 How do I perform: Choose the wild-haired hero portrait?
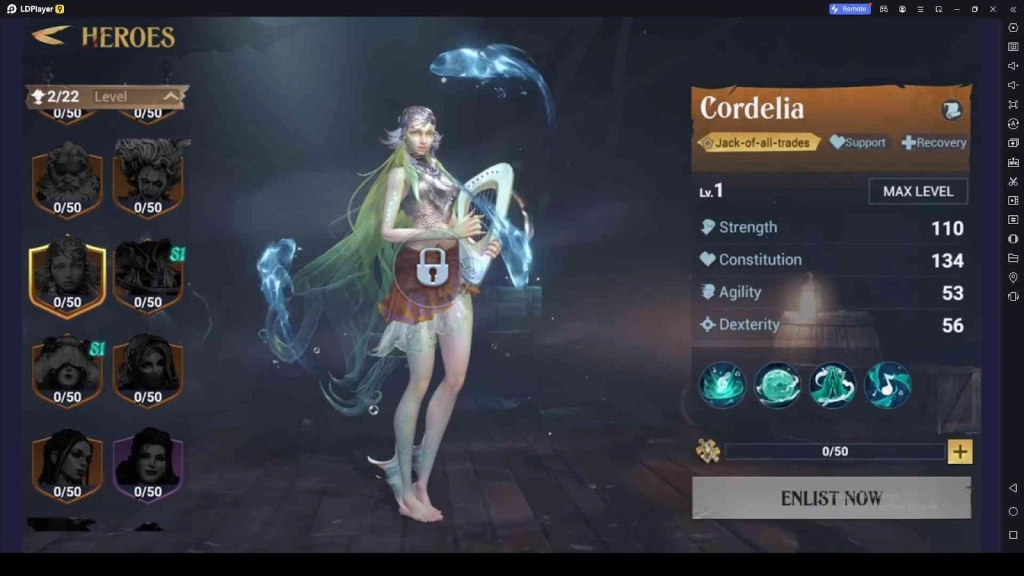[x=148, y=176]
